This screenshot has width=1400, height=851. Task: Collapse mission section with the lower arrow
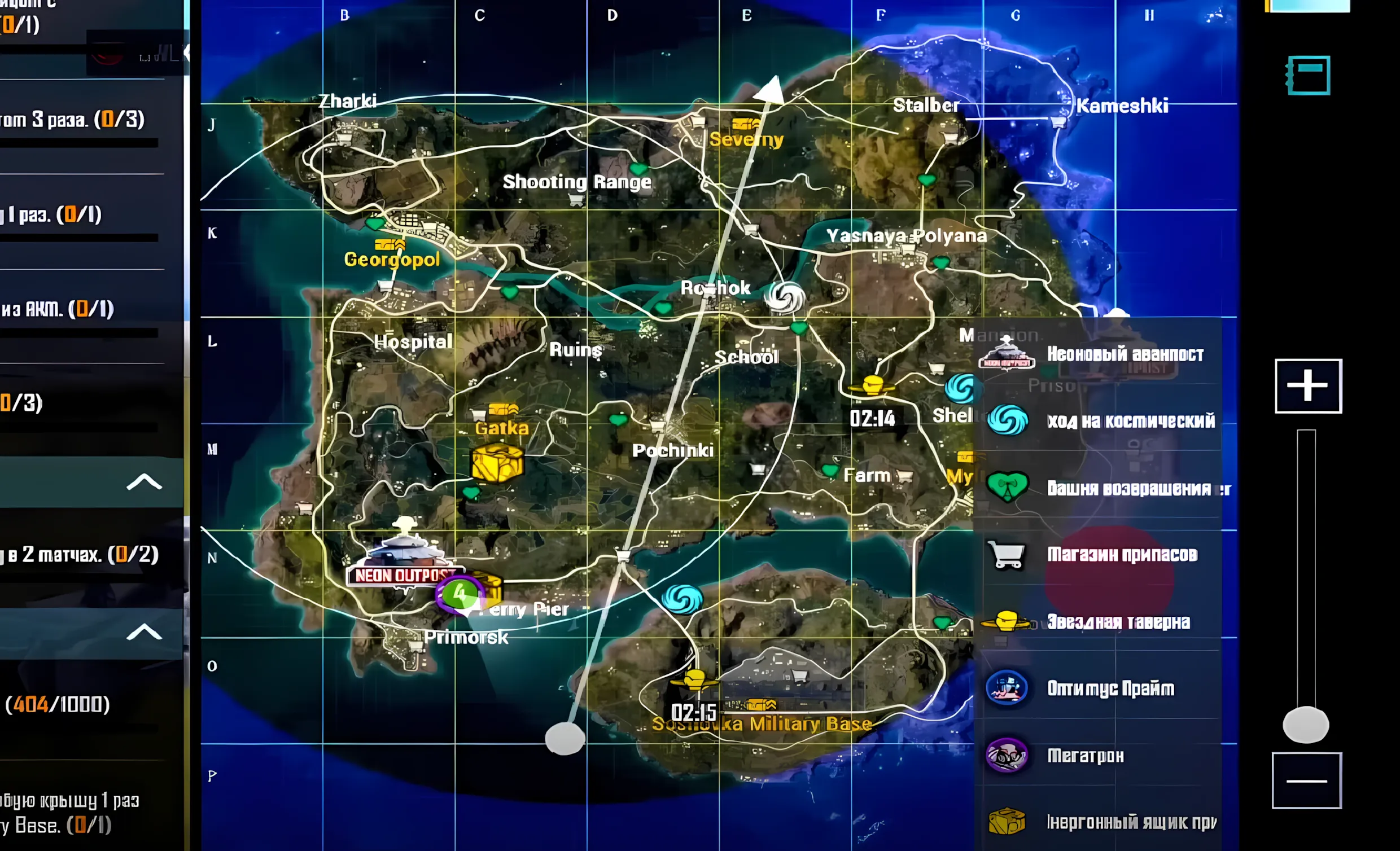point(144,632)
